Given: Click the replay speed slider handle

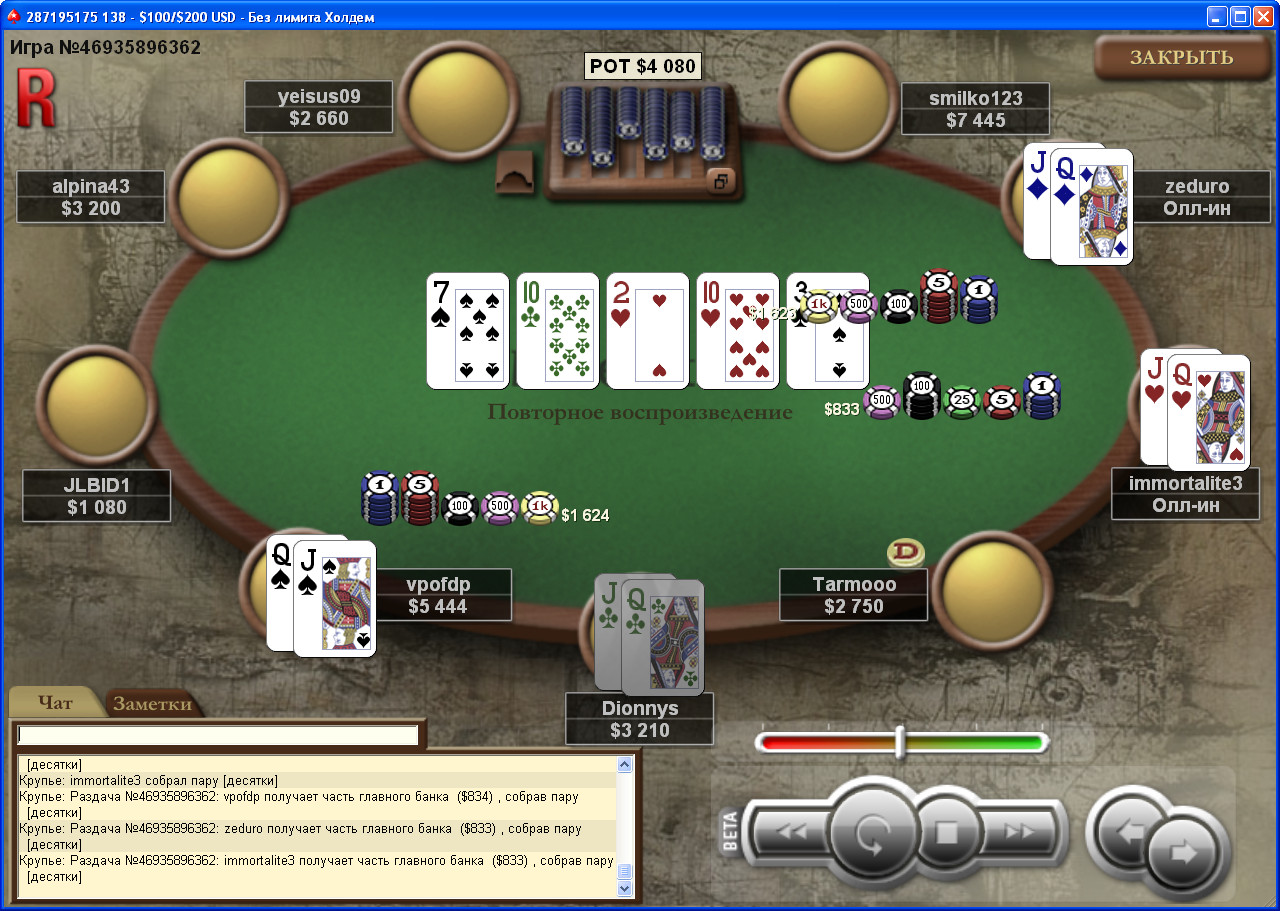Looking at the screenshot, I should pos(900,742).
